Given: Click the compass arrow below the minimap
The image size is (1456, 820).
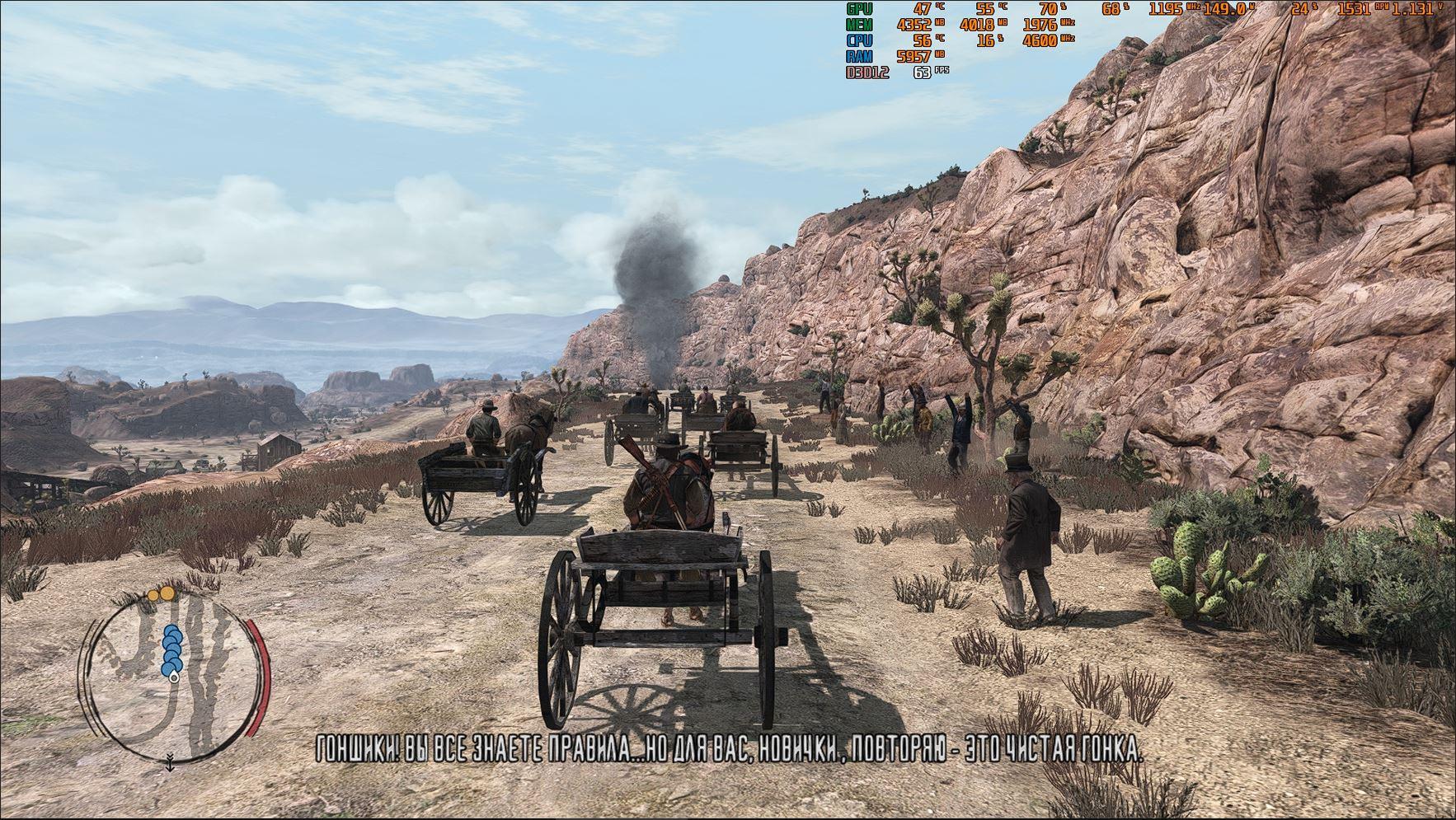Looking at the screenshot, I should [170, 763].
